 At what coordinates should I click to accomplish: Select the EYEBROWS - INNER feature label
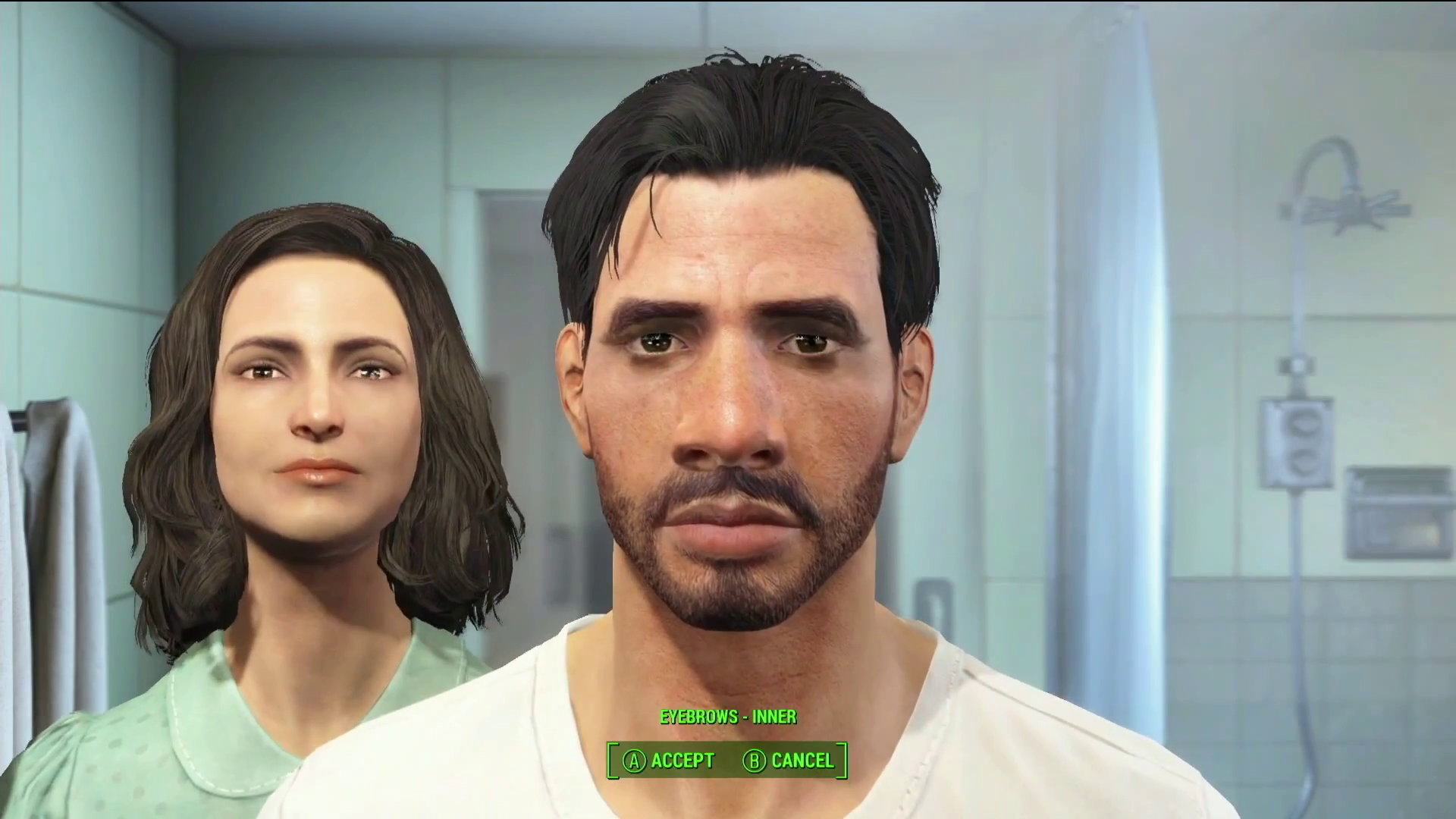point(728,717)
